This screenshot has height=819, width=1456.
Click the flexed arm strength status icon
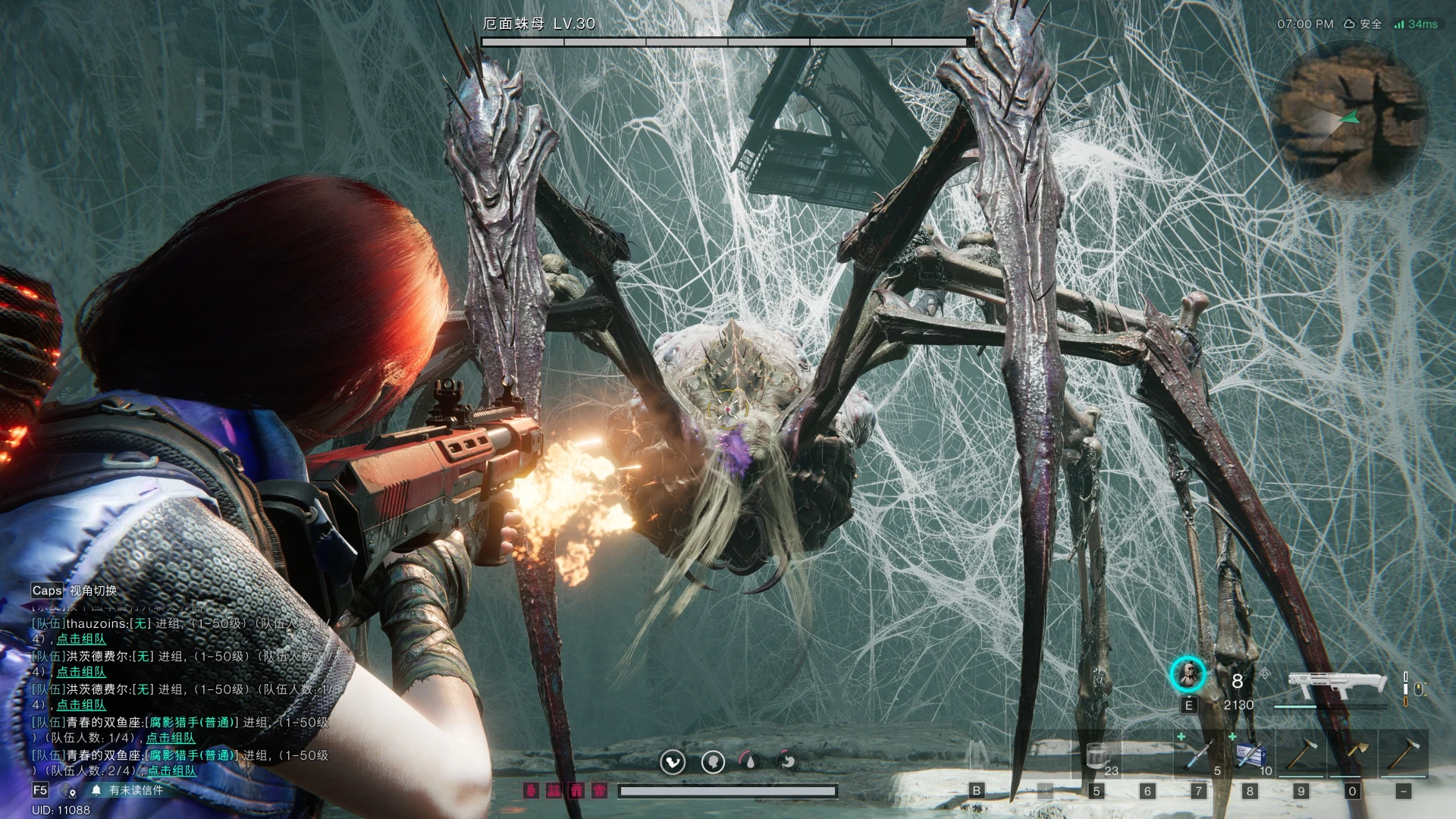click(672, 761)
